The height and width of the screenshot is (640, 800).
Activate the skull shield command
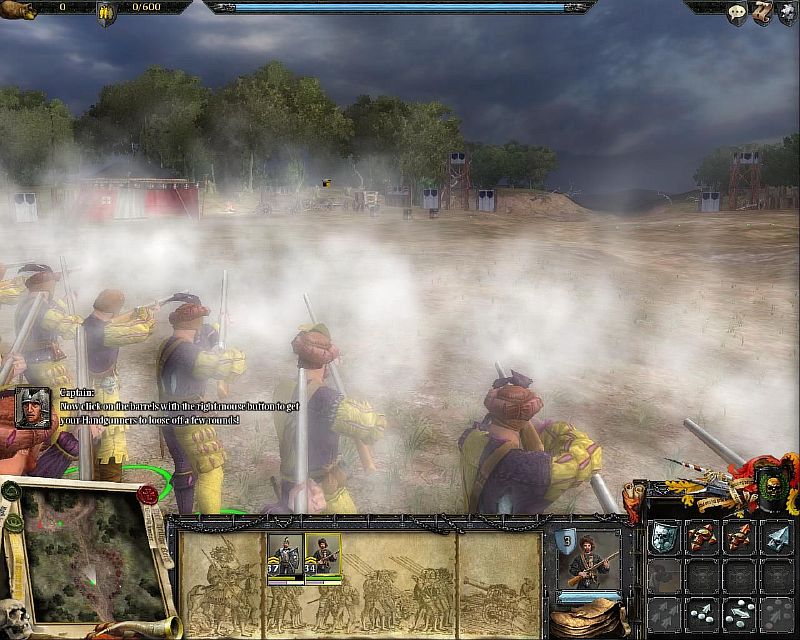tap(664, 539)
